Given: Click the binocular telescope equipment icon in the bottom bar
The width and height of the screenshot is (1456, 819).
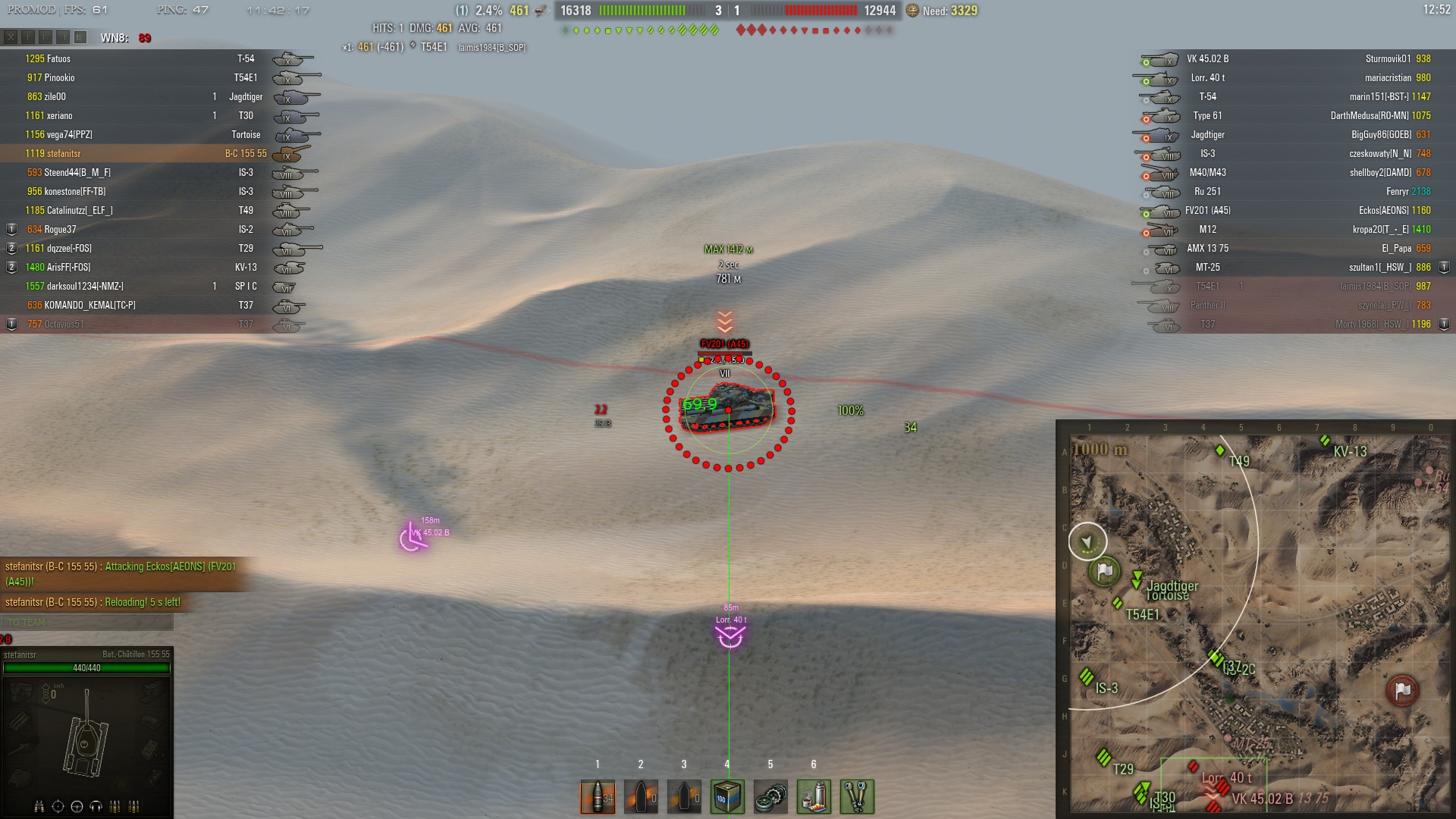Looking at the screenshot, I should (x=857, y=796).
